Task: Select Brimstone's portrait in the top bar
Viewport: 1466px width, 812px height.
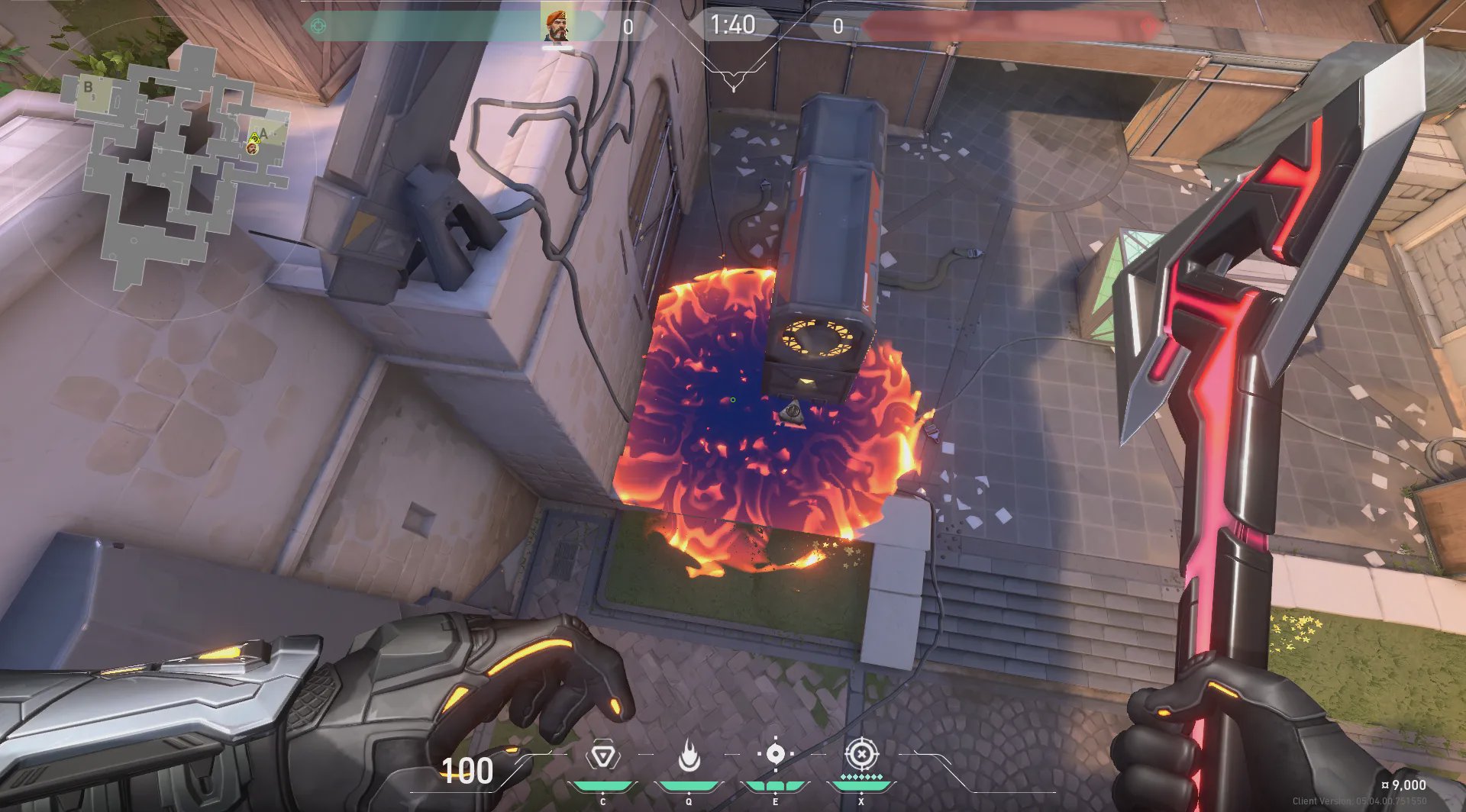Action: [x=557, y=26]
